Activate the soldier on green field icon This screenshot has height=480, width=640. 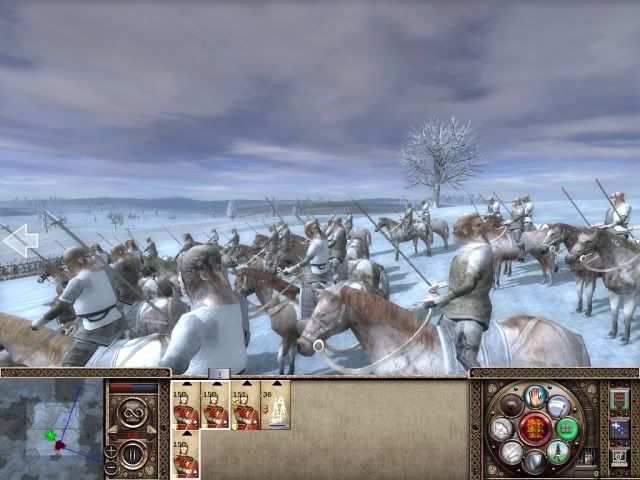558,453
